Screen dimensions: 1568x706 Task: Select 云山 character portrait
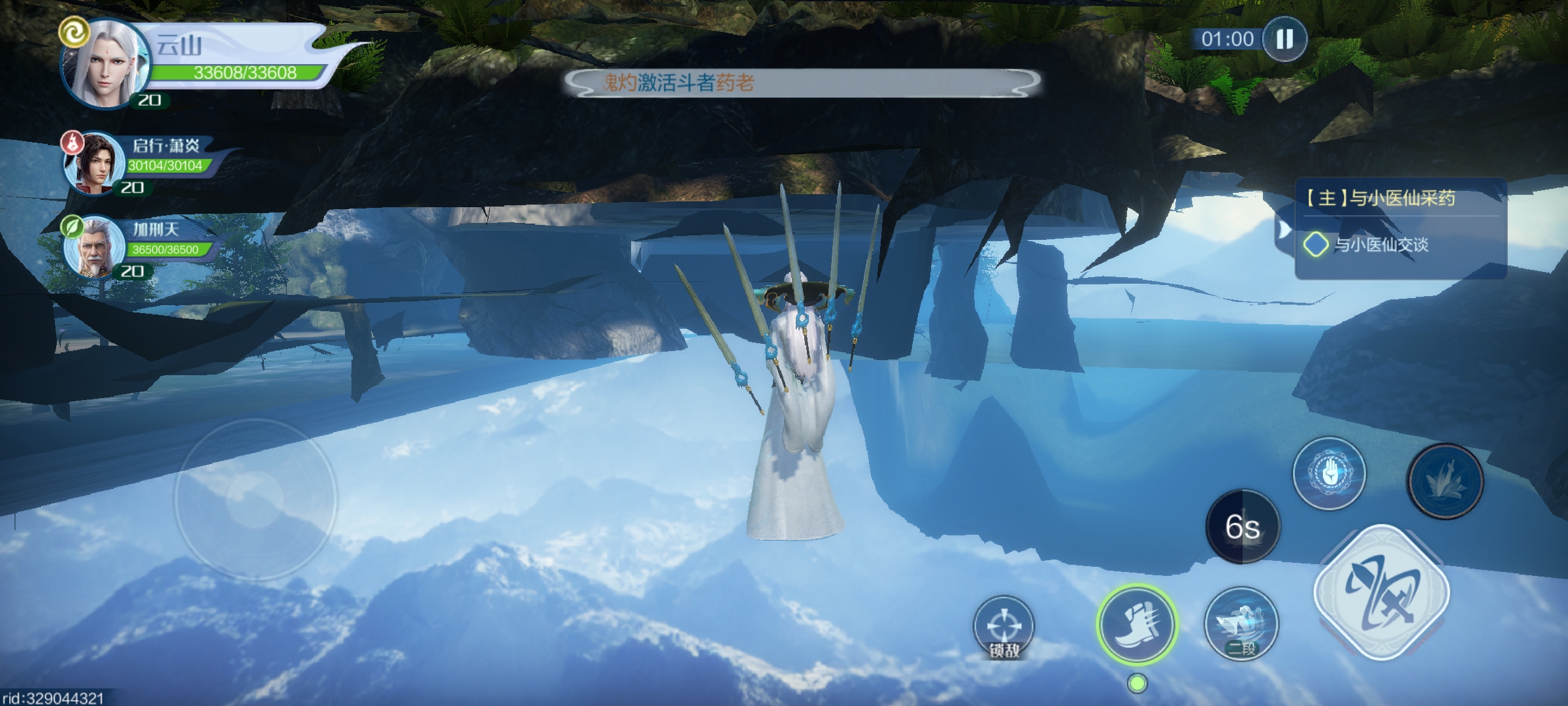[105, 65]
